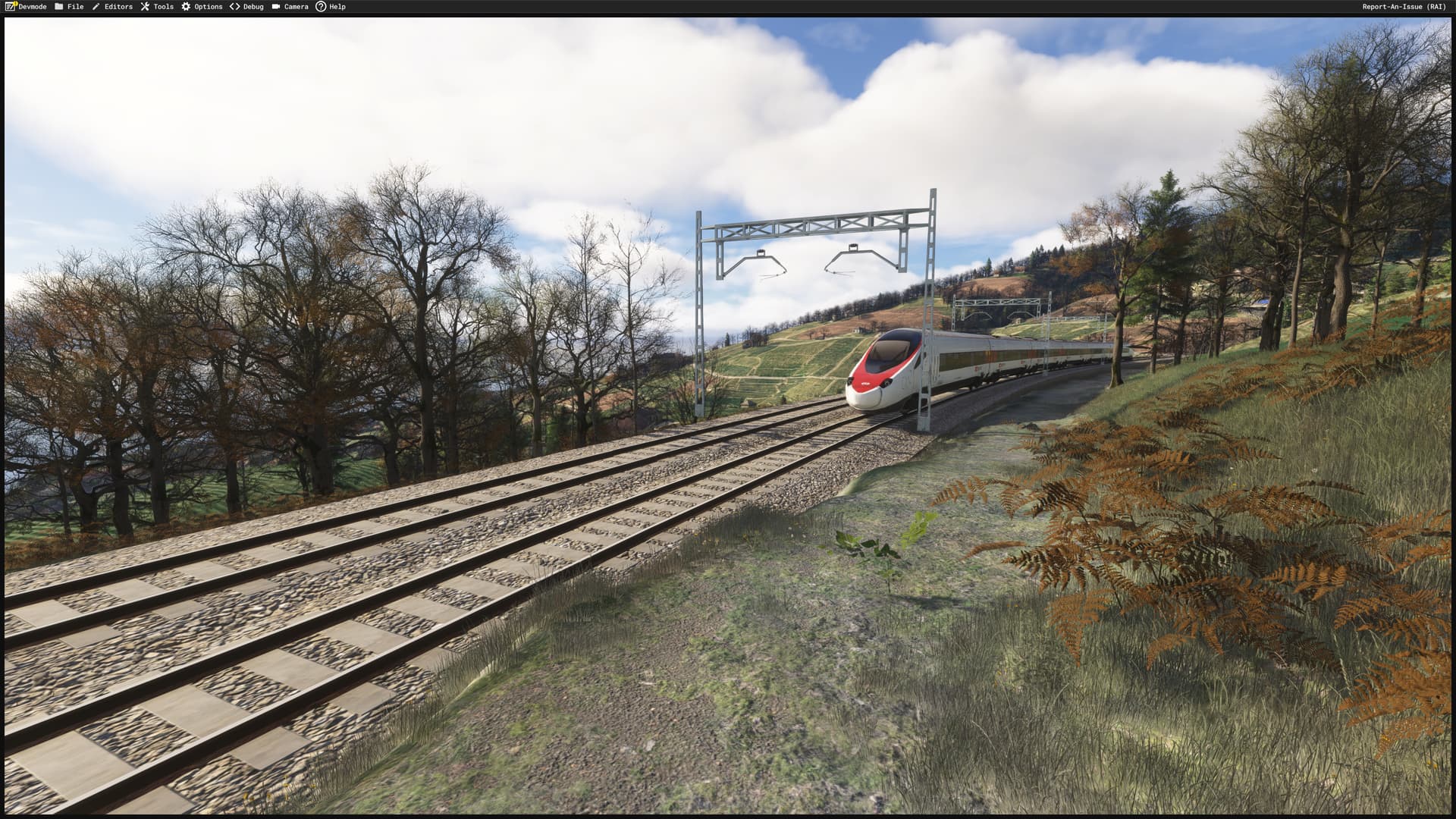Select the pencil icon for Editors
Screen dimensions: 1456x819
(96, 7)
